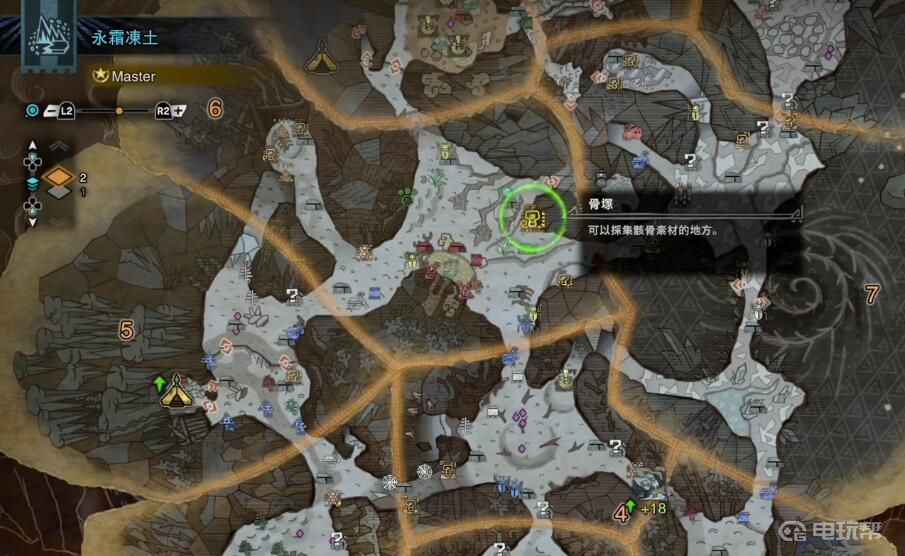Click the green pawprint marker
Viewport: 905px width, 556px height.
coord(408,194)
